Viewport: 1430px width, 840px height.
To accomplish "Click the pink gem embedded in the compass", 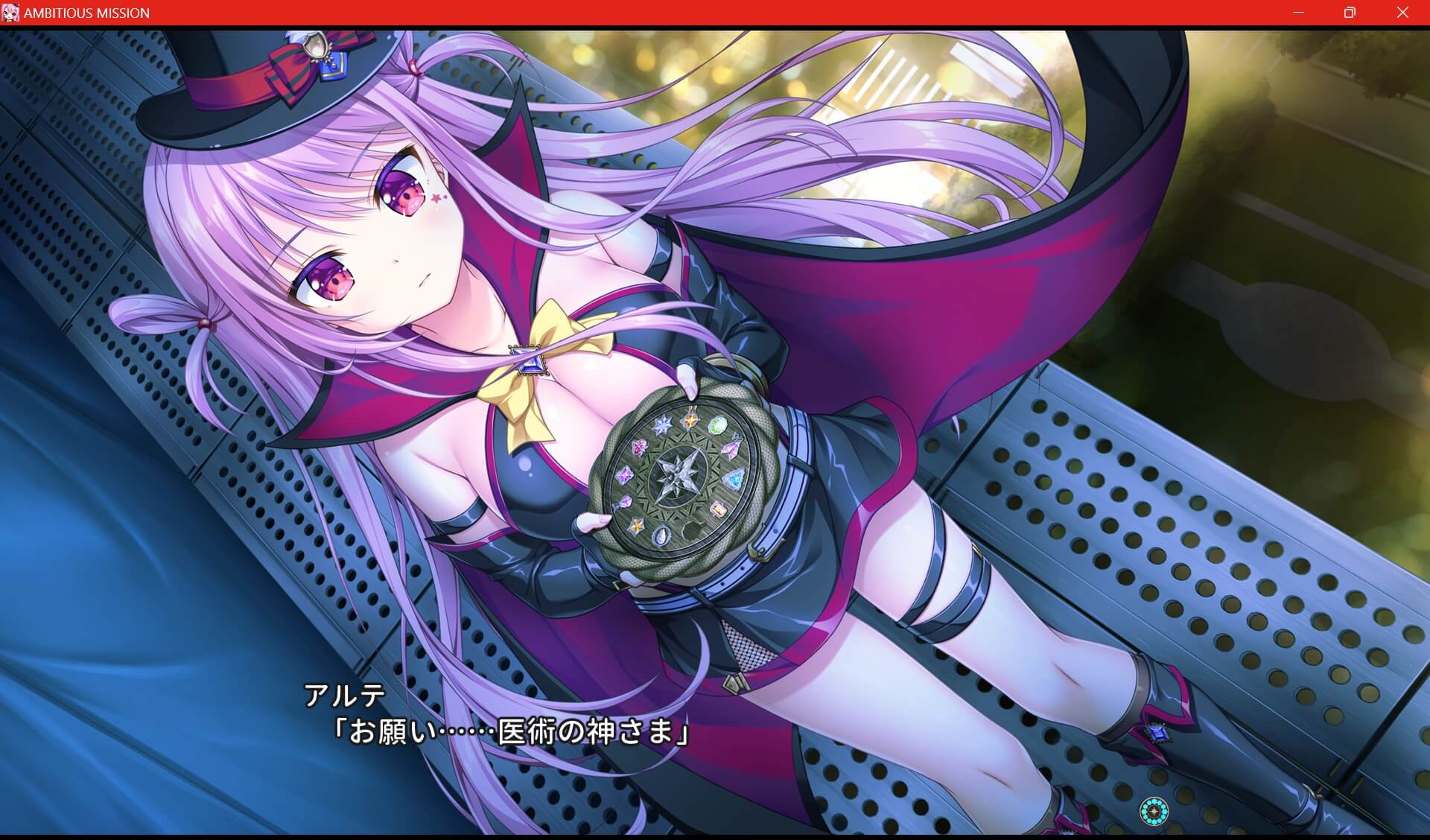I will (640, 448).
